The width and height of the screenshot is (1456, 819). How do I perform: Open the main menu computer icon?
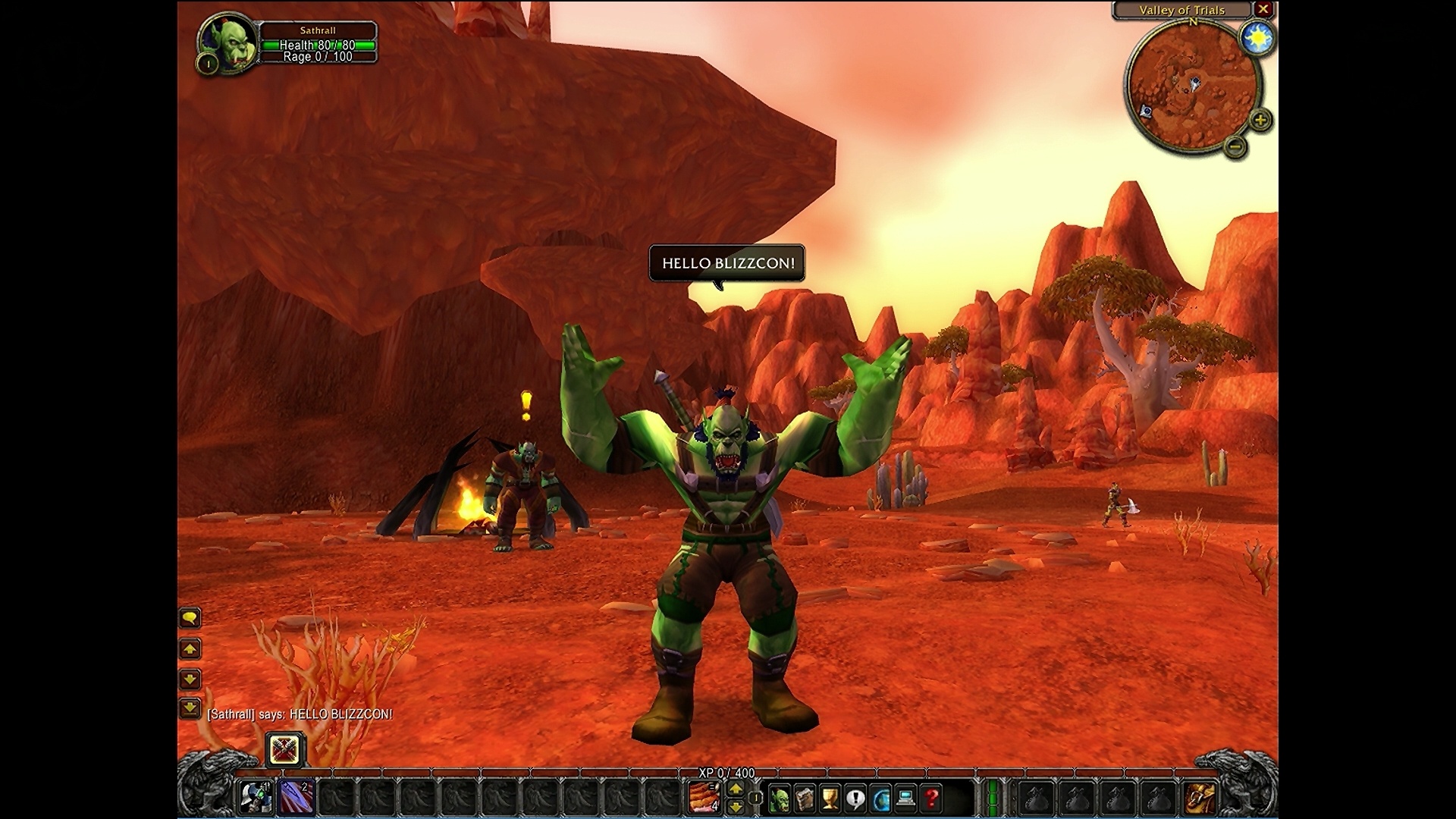tap(905, 799)
